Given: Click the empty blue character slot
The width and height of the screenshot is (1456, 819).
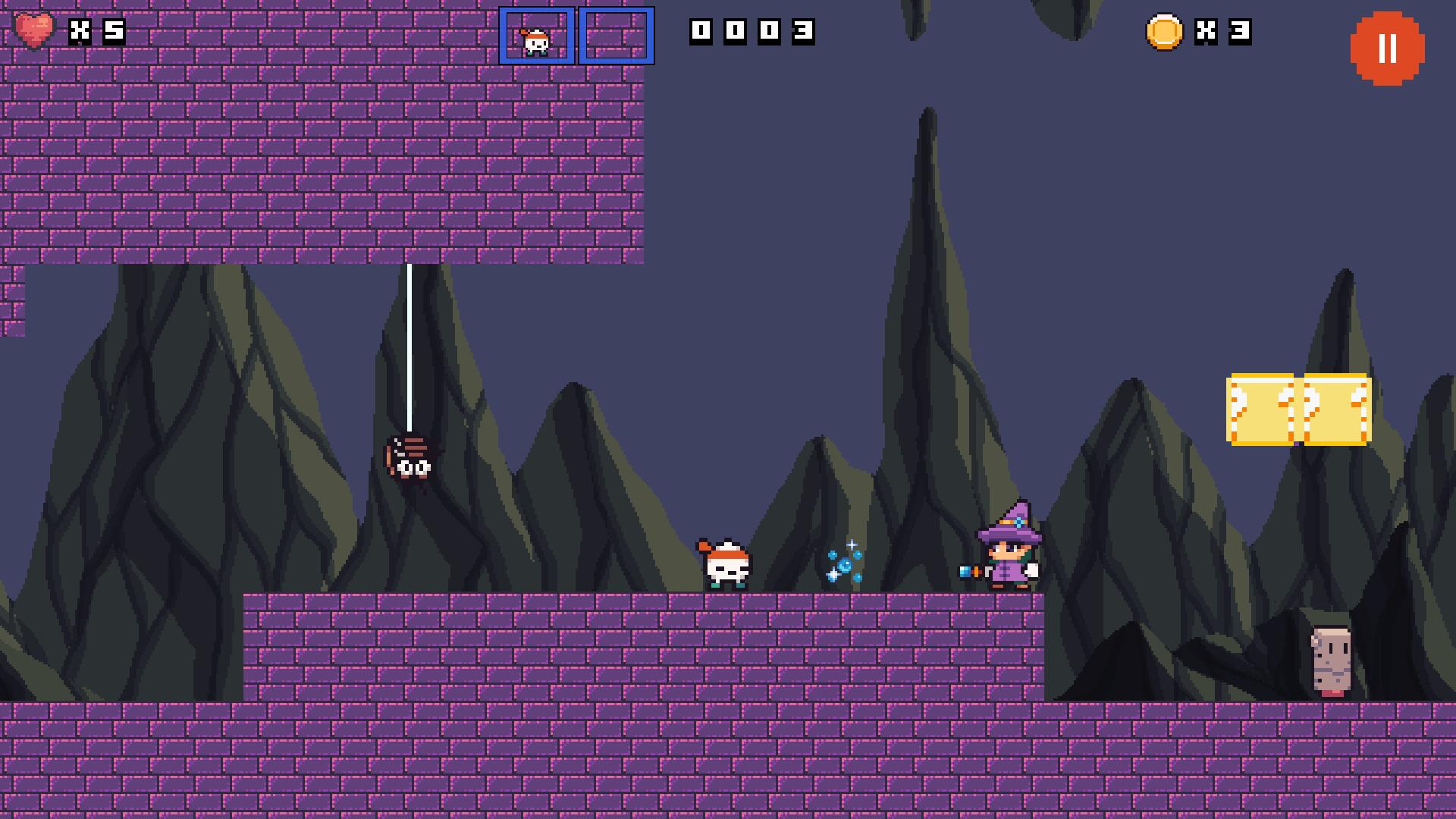Looking at the screenshot, I should coord(617,34).
